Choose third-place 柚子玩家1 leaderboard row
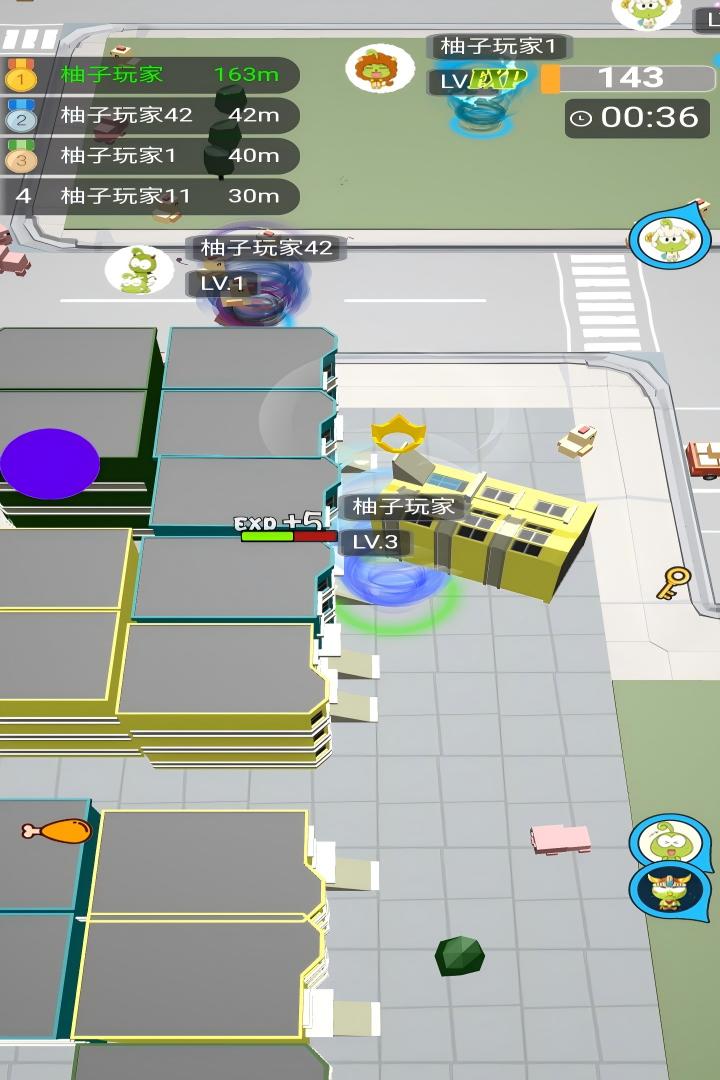The image size is (720, 1080). (x=150, y=156)
